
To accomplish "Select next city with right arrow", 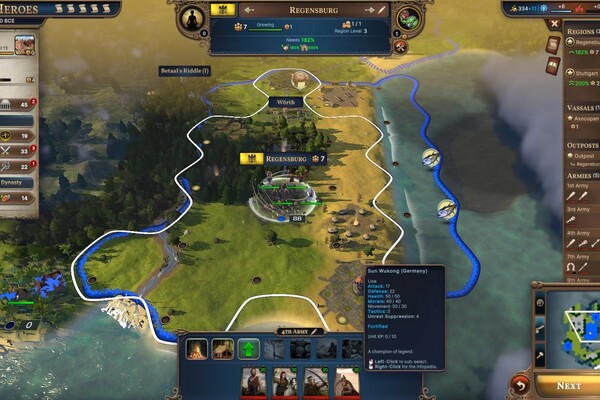I will coord(368,9).
